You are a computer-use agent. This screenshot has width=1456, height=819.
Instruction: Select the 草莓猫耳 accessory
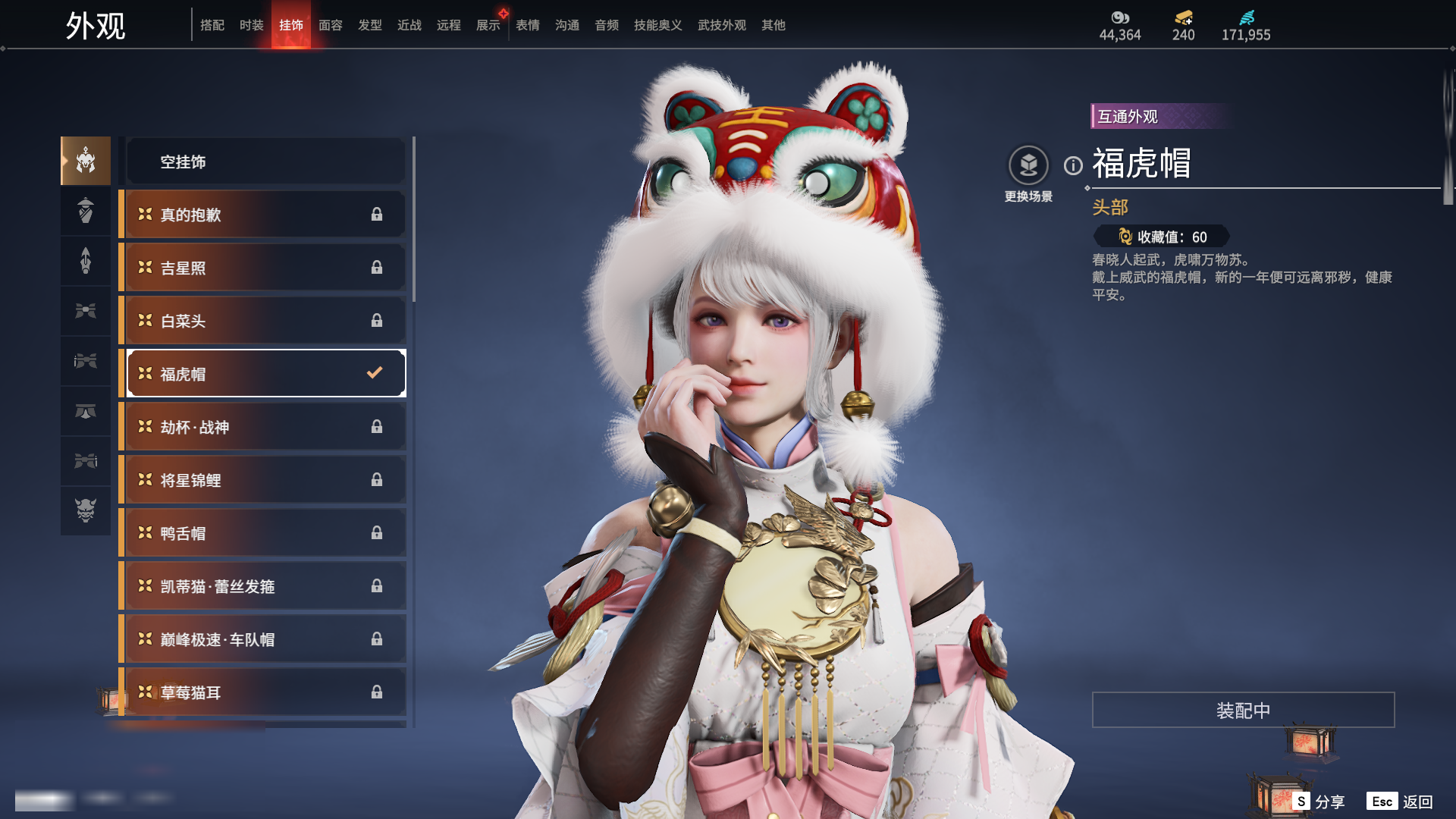(x=265, y=692)
